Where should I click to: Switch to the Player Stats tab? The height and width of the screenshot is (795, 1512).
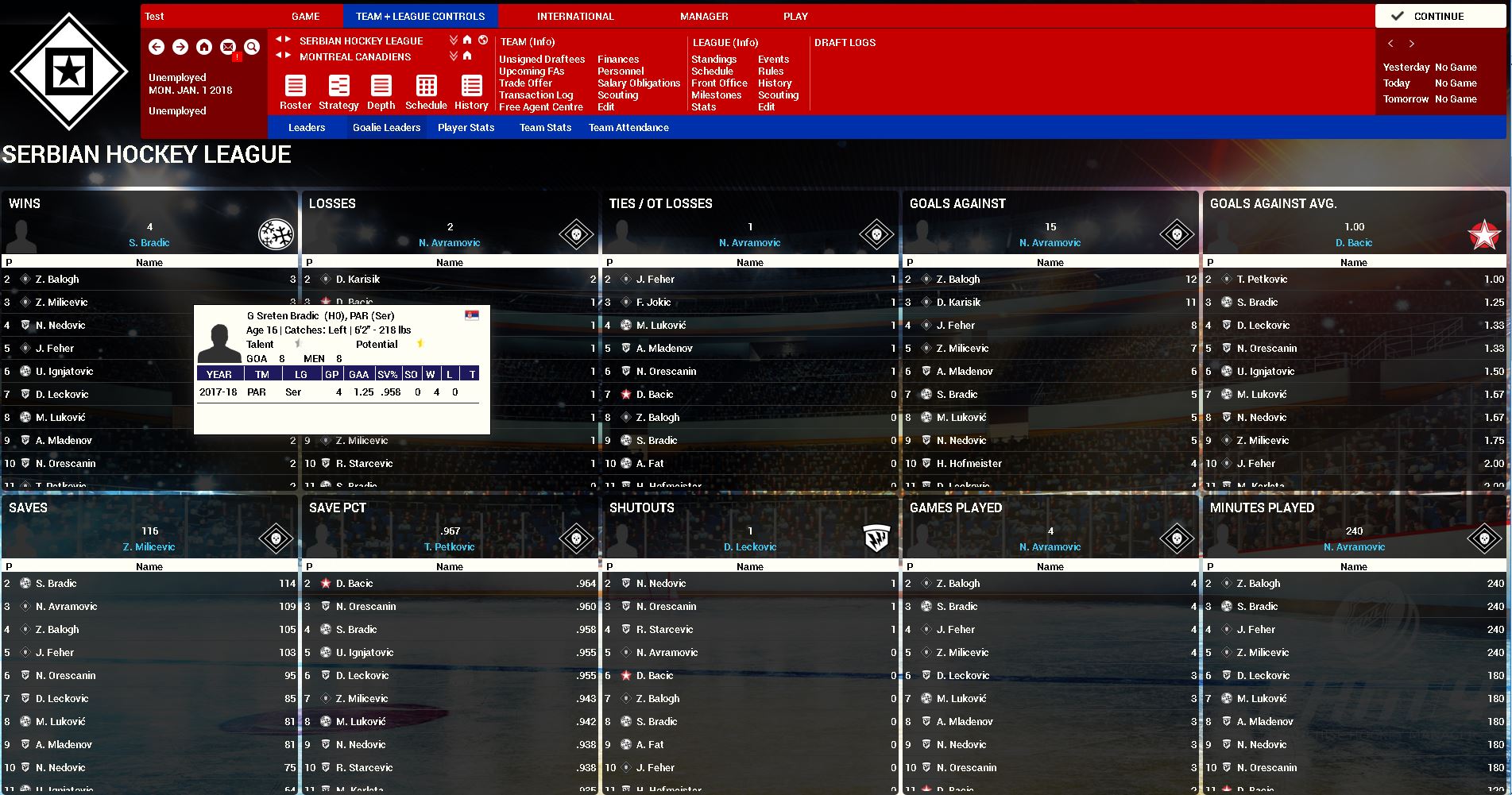tap(466, 127)
